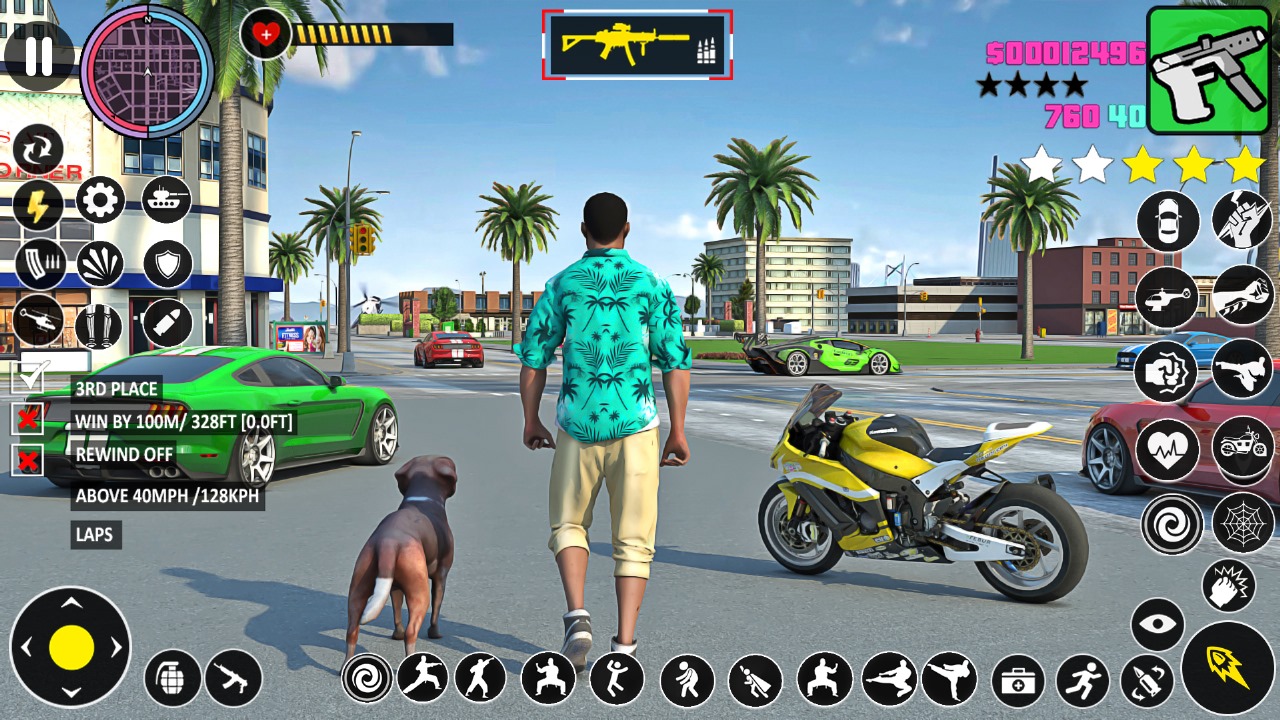Select the yellow assault rifle weapon box
1280x720 pixels.
(x=637, y=45)
